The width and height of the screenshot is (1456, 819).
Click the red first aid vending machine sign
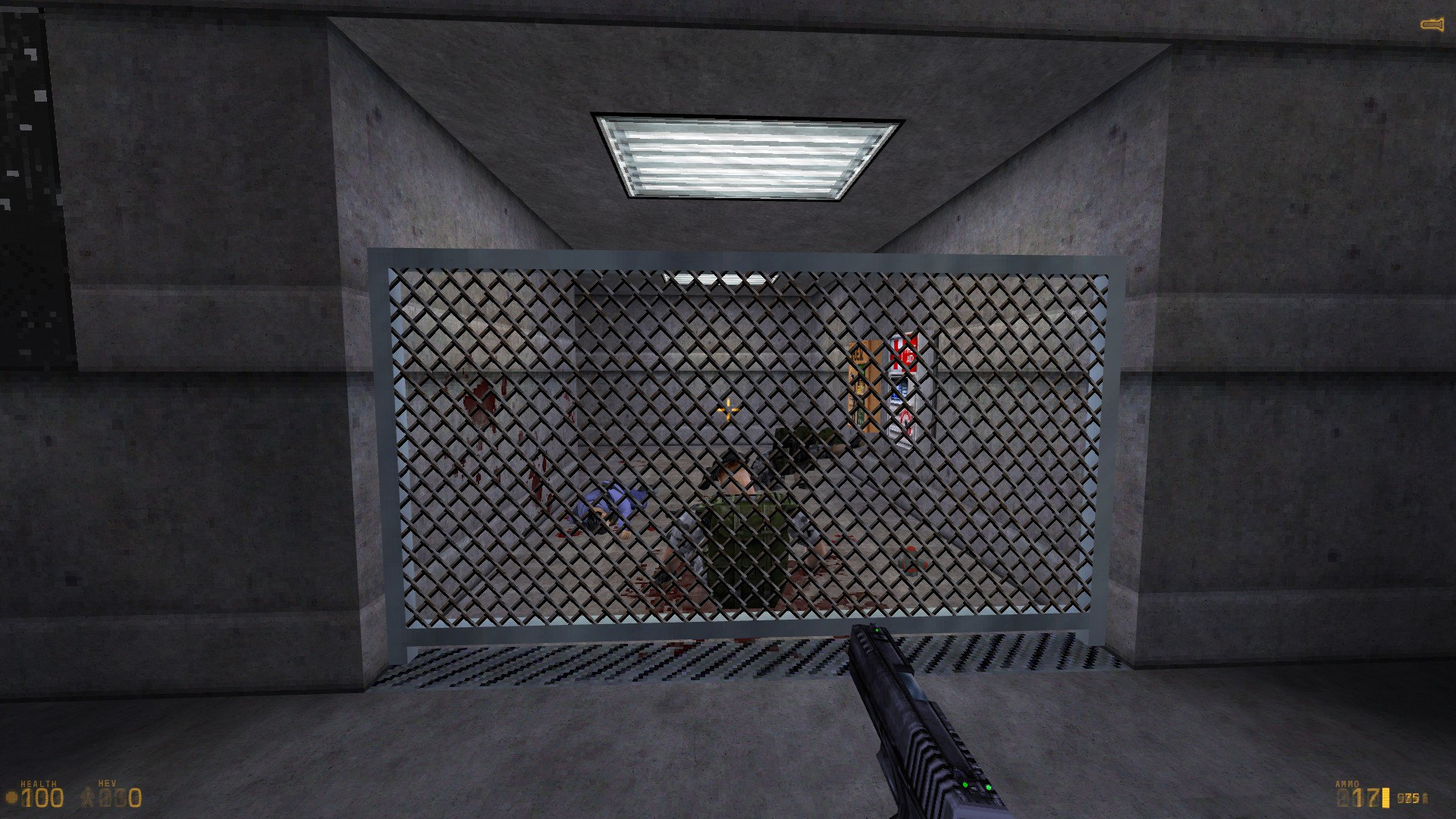coord(904,353)
